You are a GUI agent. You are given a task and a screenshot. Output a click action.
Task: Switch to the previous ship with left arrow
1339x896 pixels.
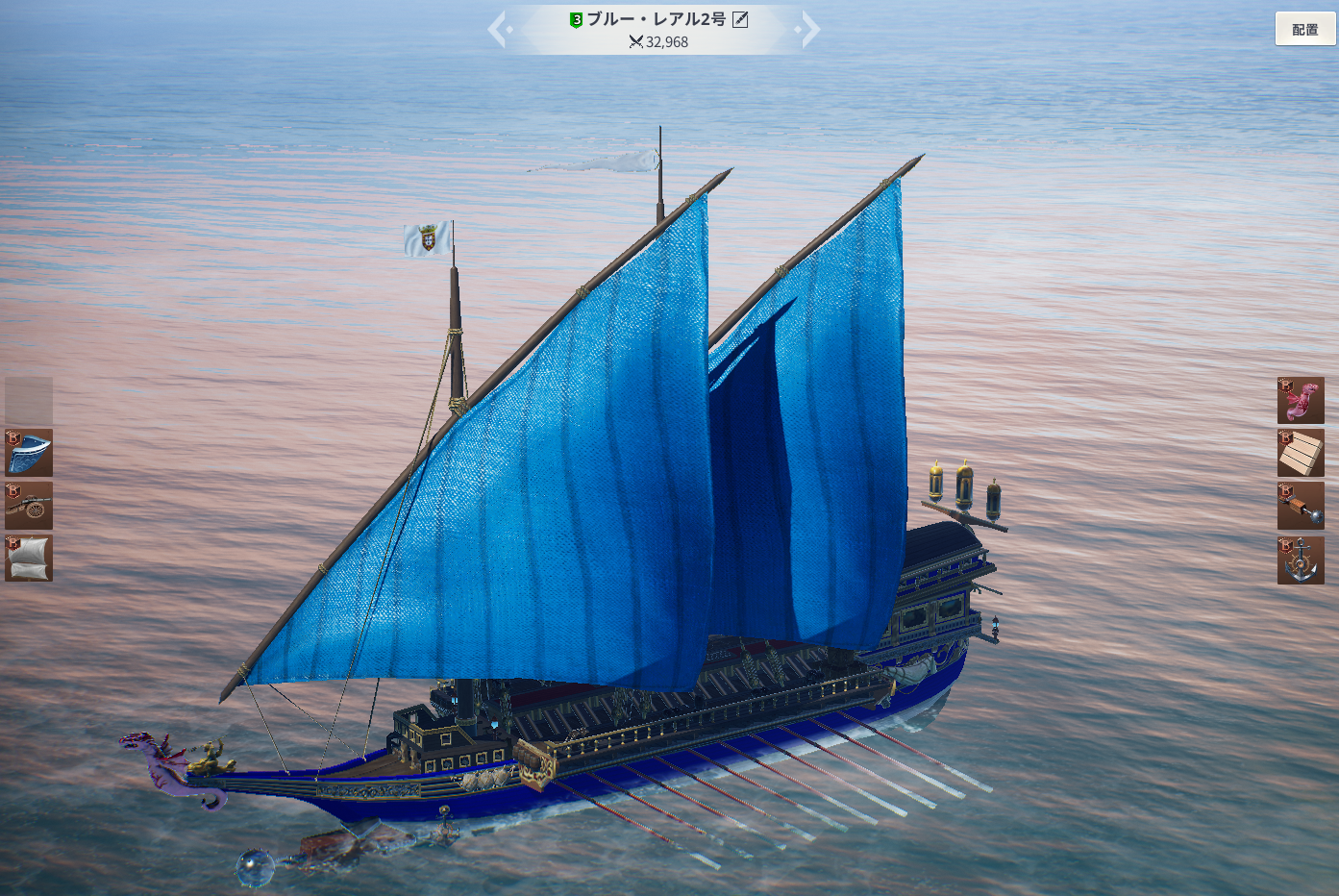497,30
